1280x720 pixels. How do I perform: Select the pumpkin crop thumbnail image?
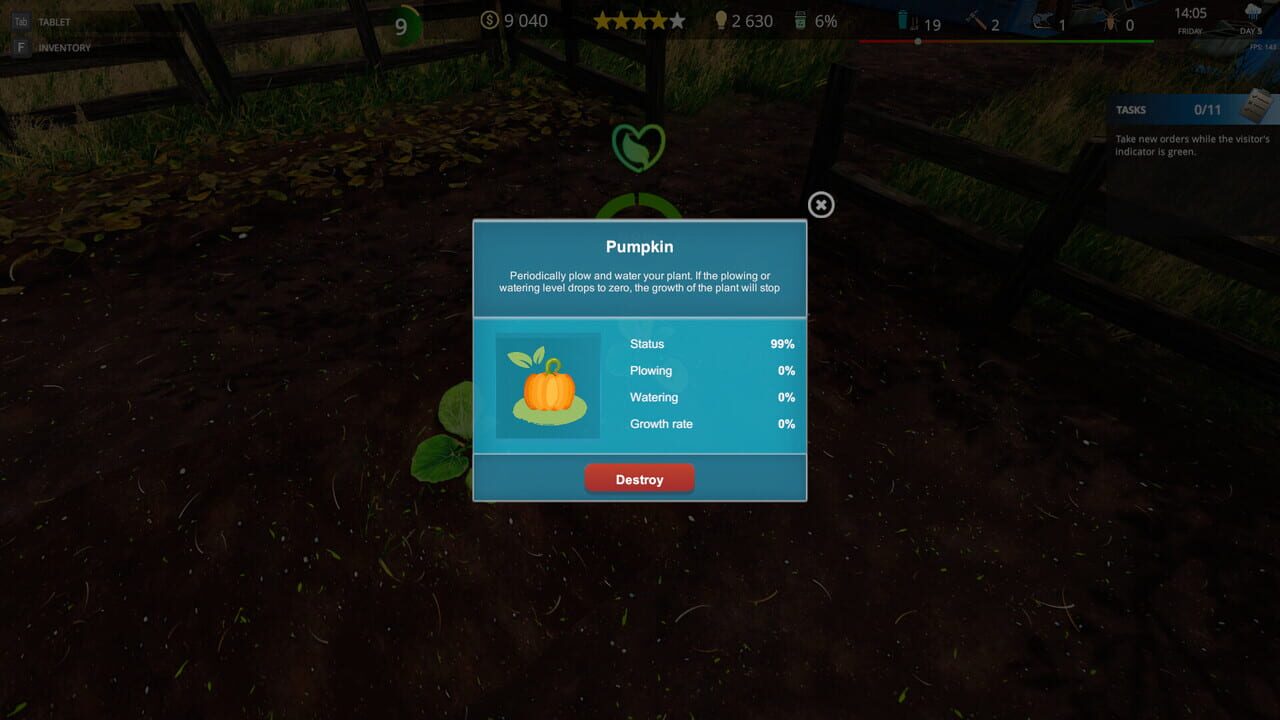click(547, 387)
